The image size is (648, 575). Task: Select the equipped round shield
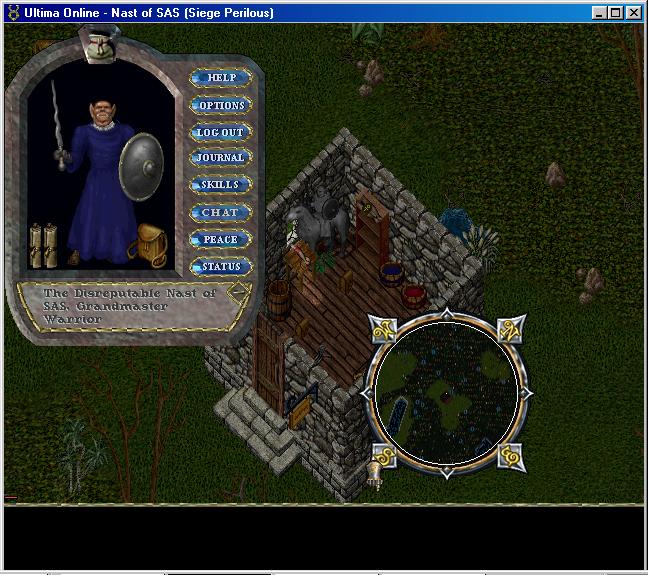pyautogui.click(x=140, y=163)
